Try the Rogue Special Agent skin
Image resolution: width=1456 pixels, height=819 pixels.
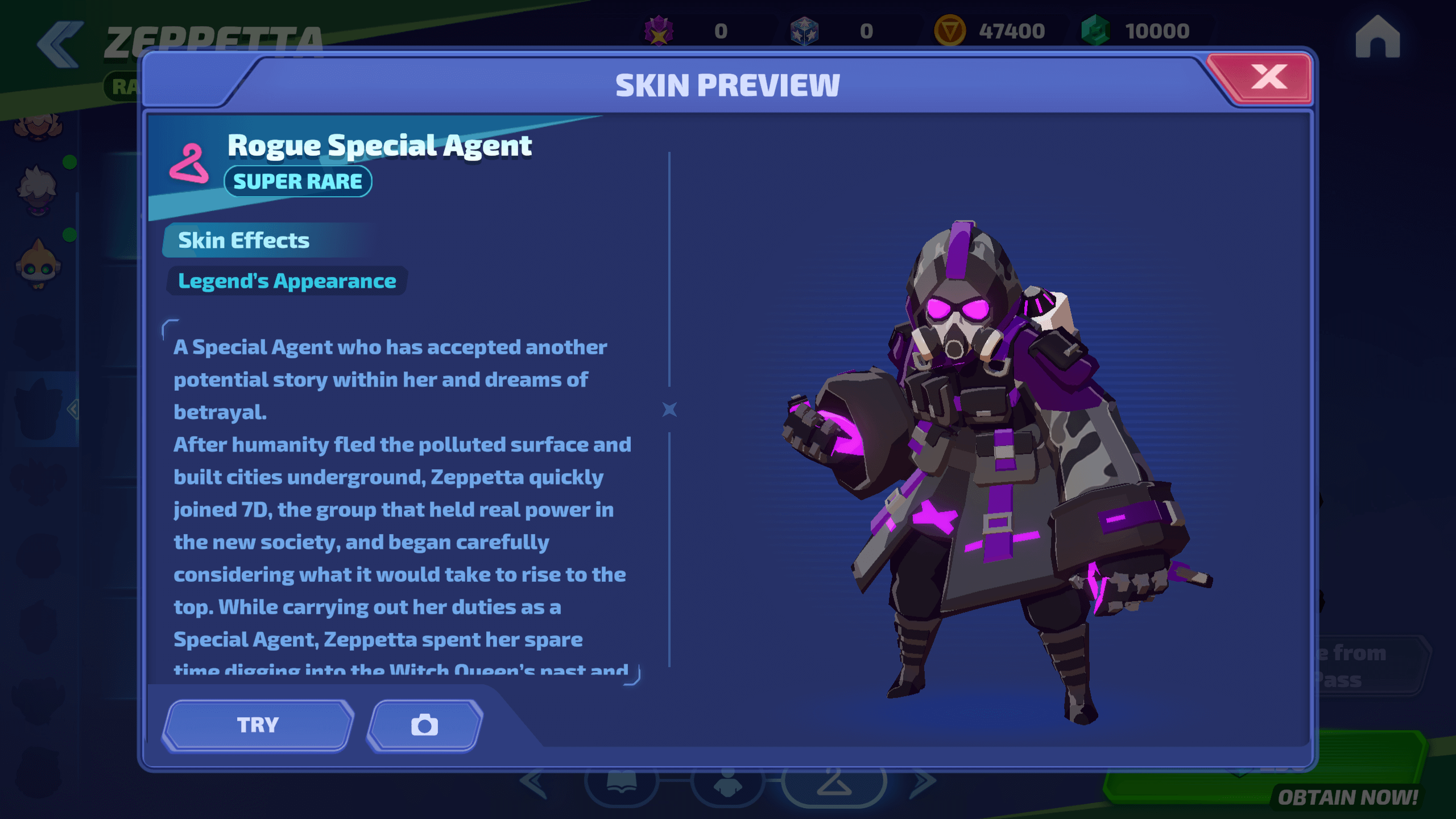click(x=258, y=725)
